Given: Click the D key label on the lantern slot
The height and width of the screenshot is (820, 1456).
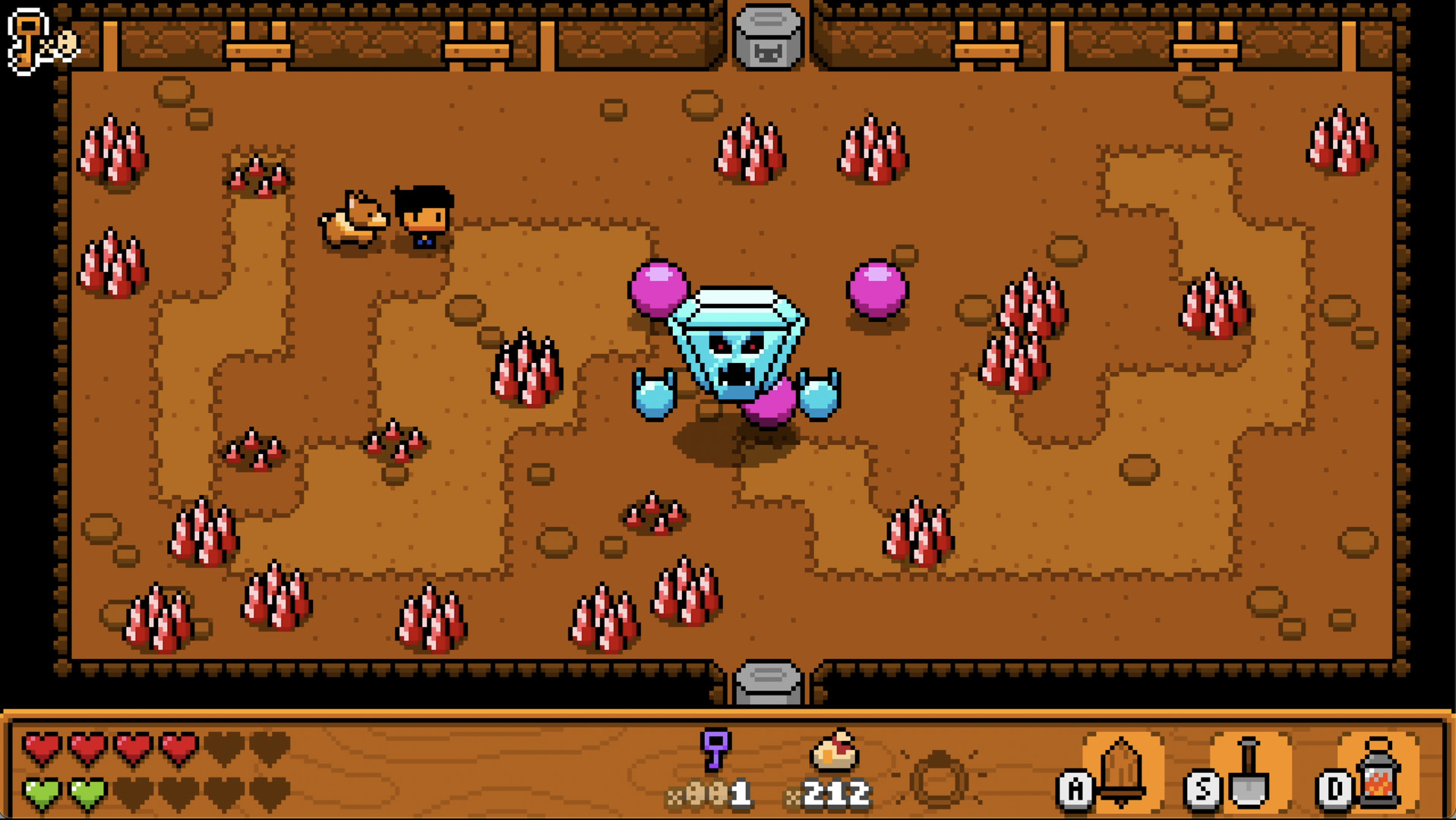Looking at the screenshot, I should point(1337,790).
